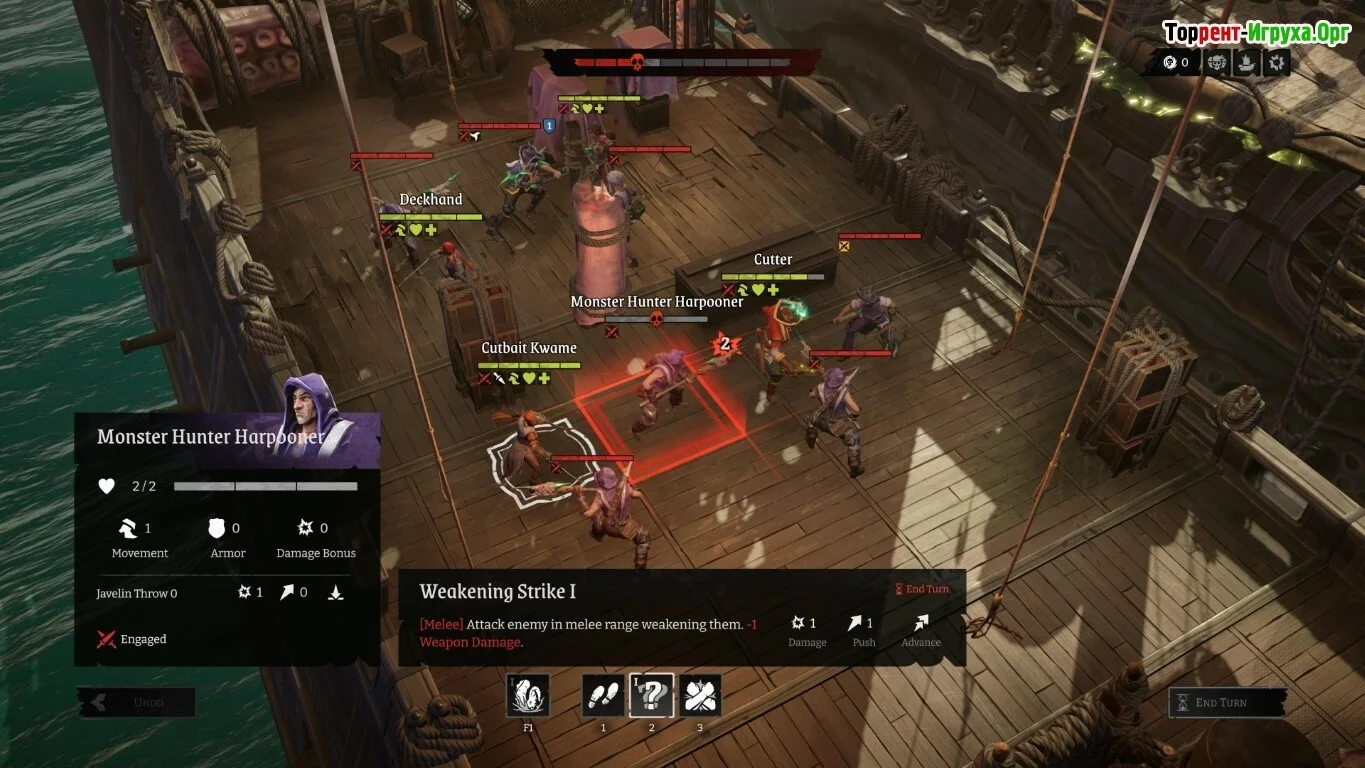Activate the question mark Weakening Strike ability
Screen dimensions: 1365x768
click(651, 695)
